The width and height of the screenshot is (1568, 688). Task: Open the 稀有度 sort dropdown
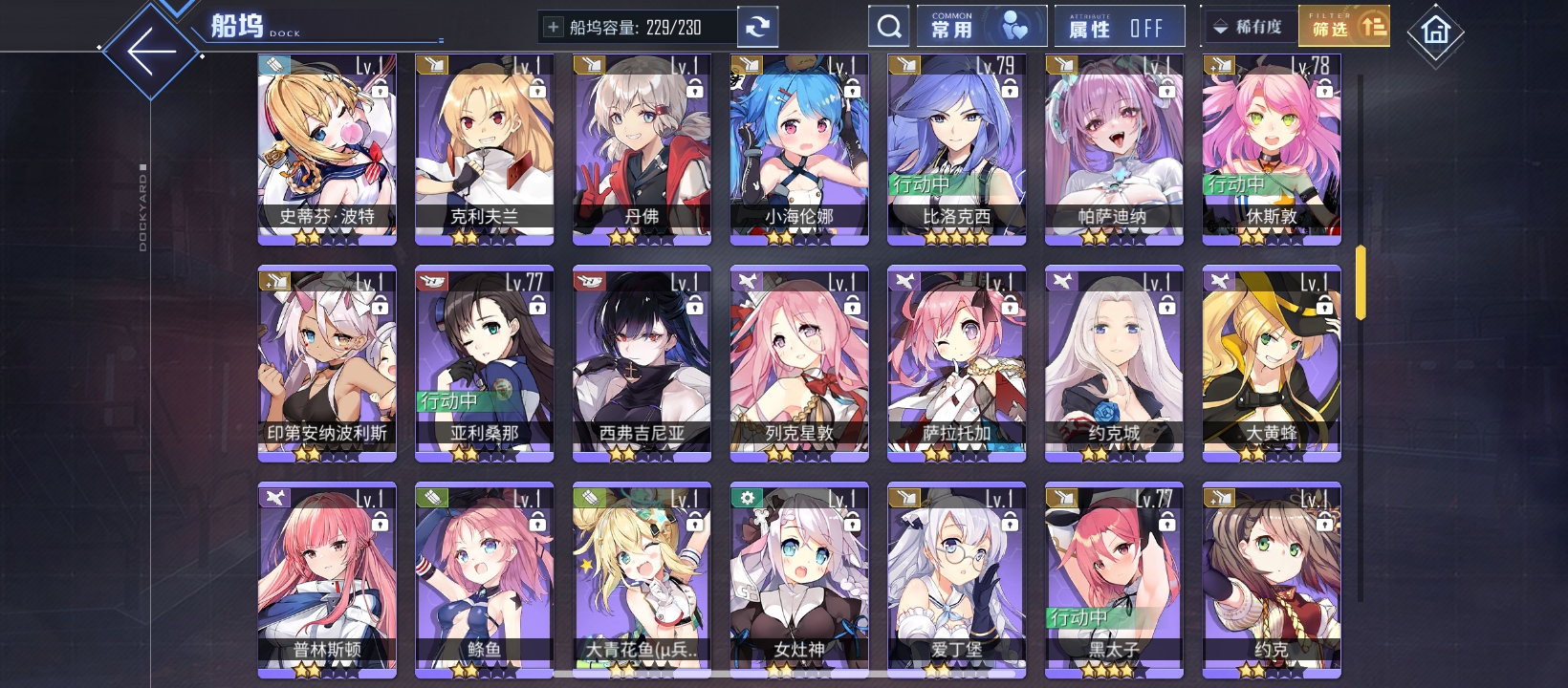(1250, 27)
